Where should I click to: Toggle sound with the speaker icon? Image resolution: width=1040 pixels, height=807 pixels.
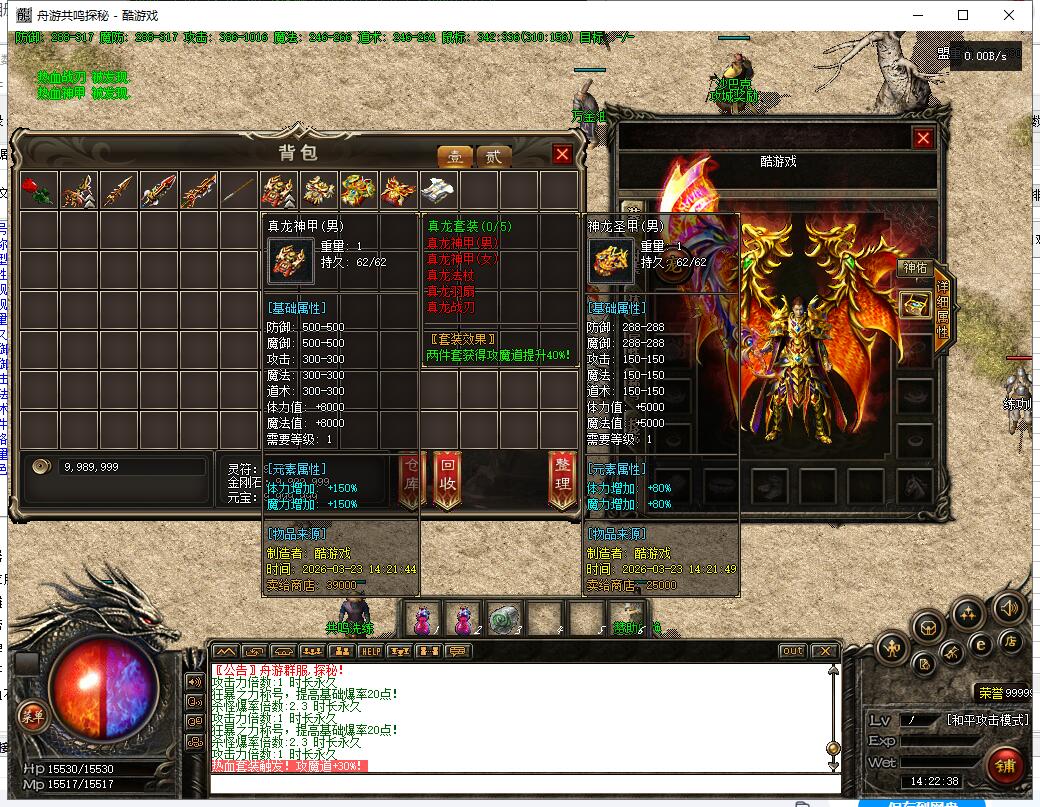(1009, 606)
